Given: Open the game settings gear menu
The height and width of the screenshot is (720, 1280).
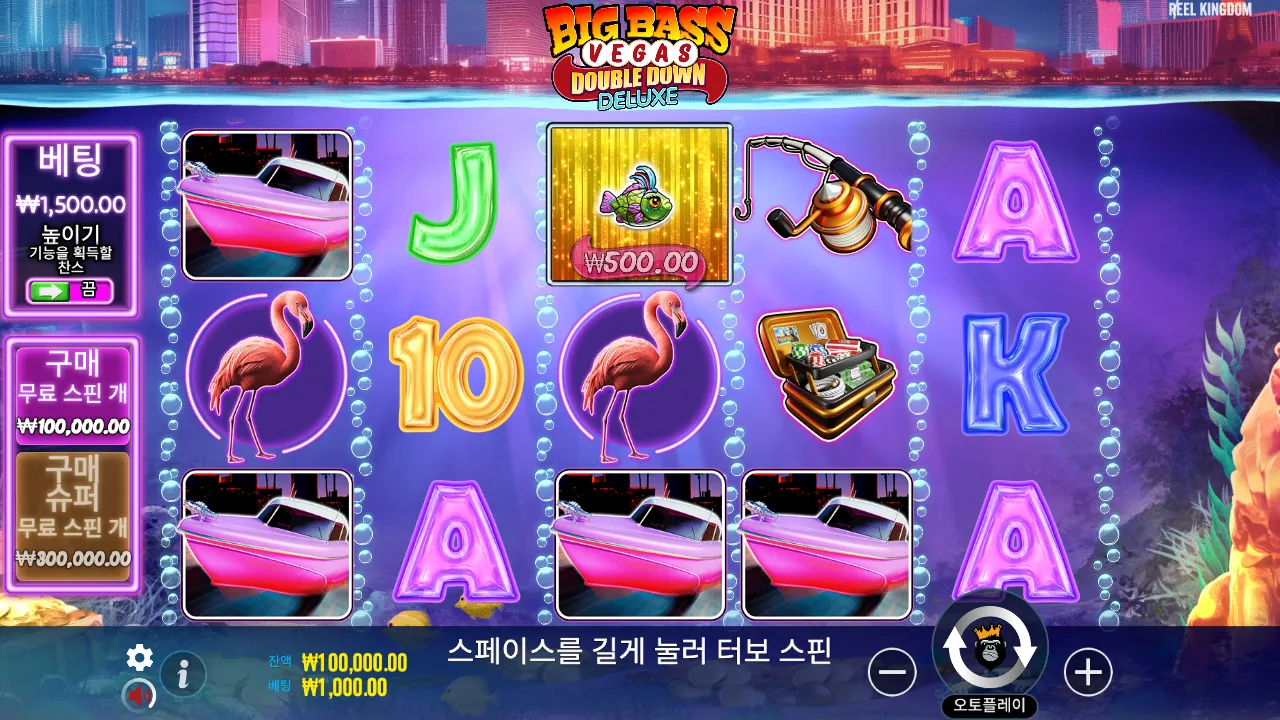Looking at the screenshot, I should pos(139,658).
